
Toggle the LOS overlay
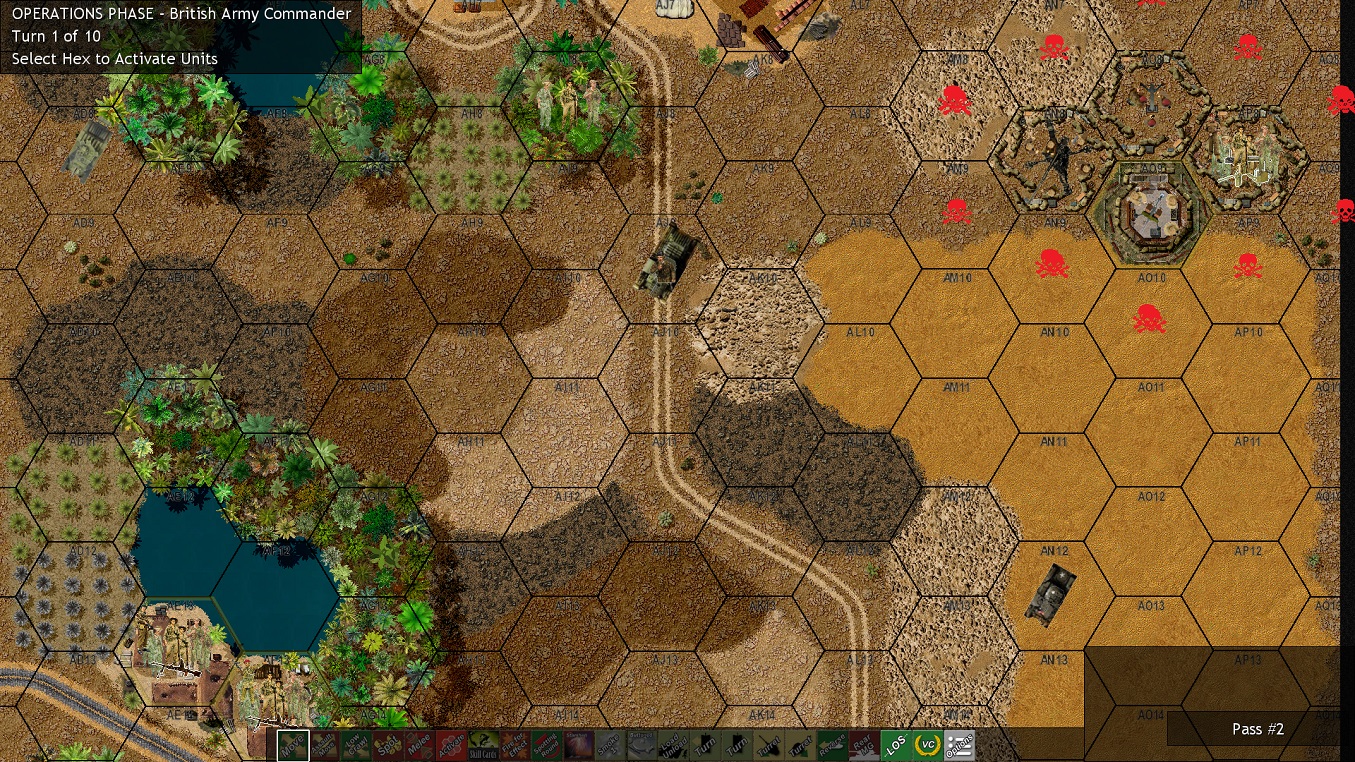(894, 745)
